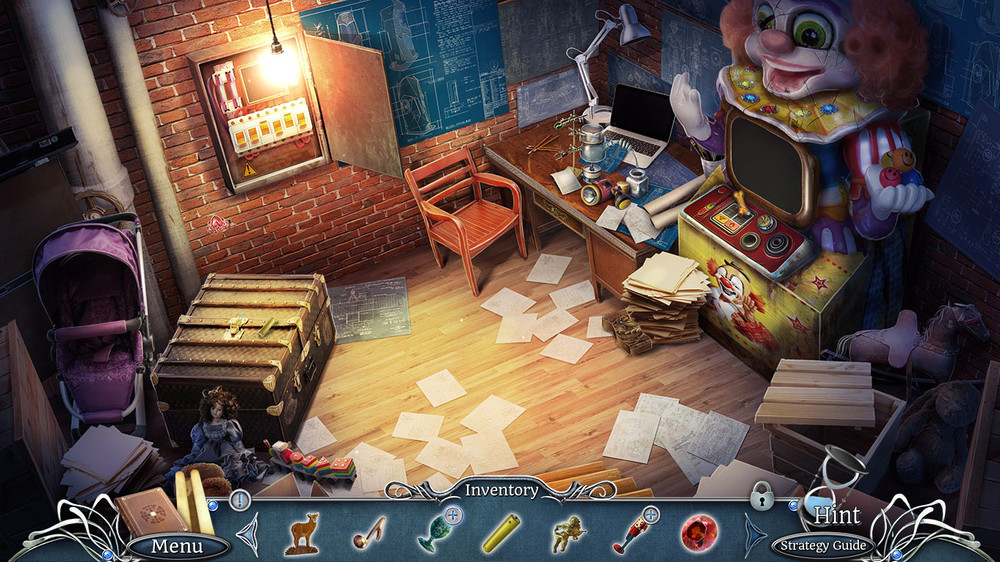Open the journal book
The height and width of the screenshot is (562, 1000).
tap(150, 512)
